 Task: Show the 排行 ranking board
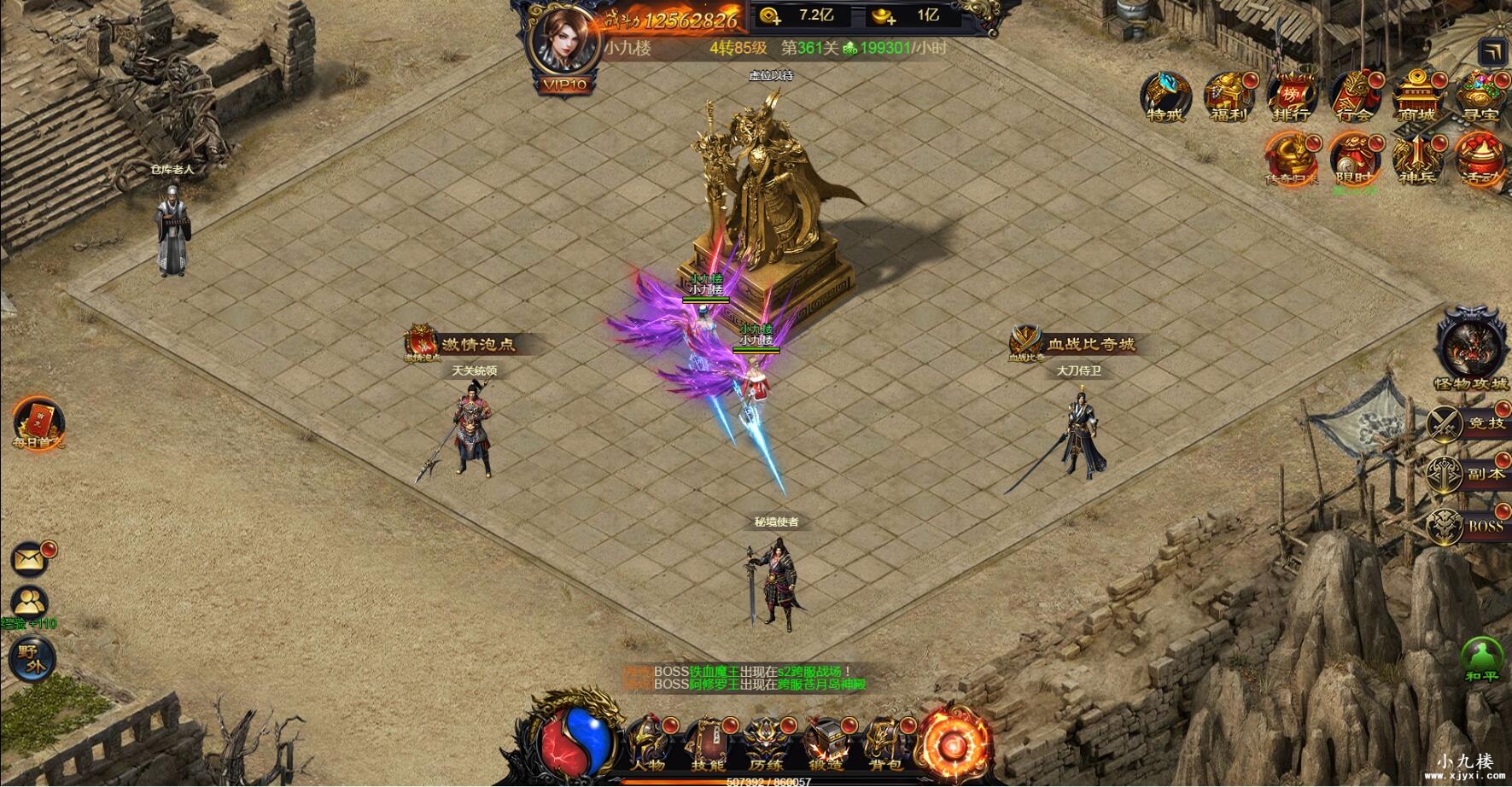pyautogui.click(x=1290, y=96)
